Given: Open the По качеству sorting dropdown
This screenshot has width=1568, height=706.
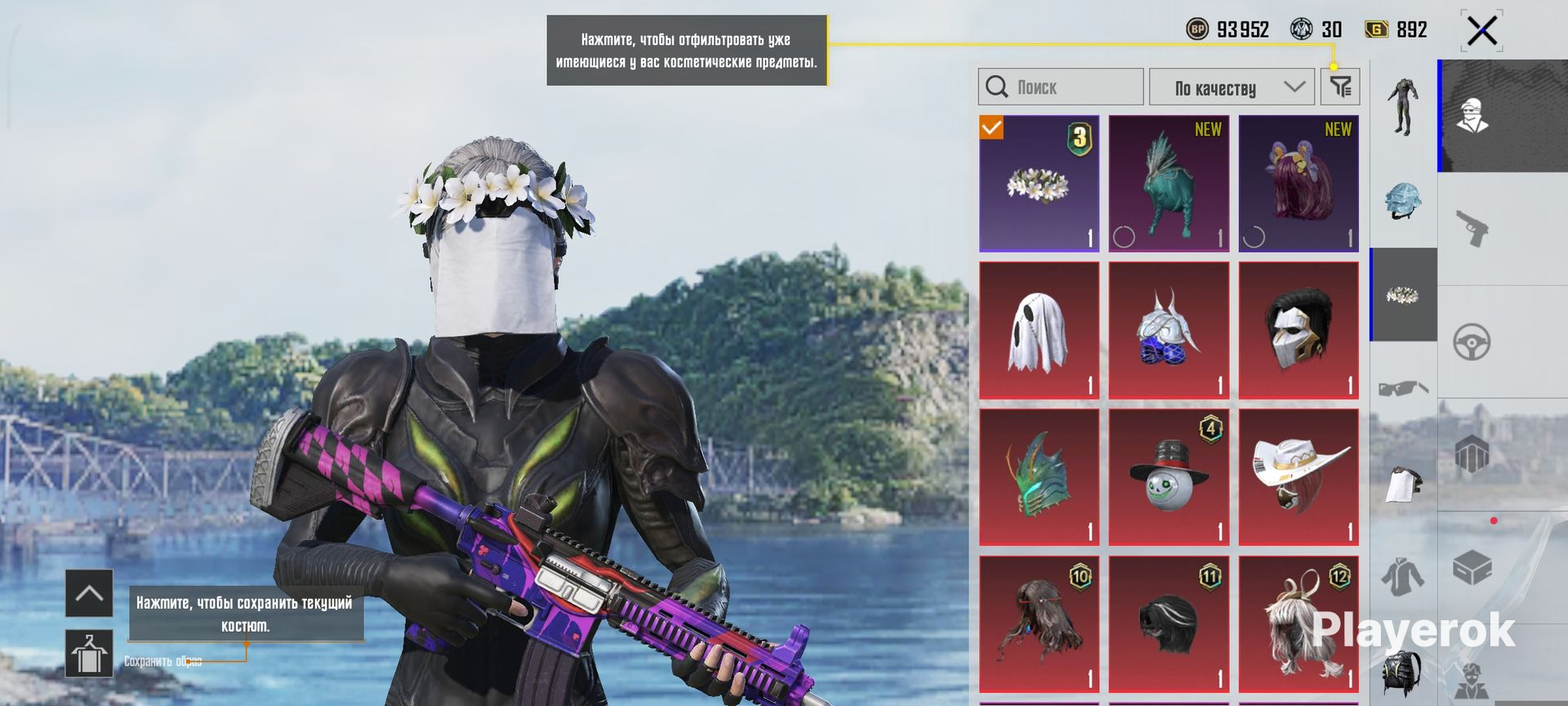Looking at the screenshot, I should click(x=1232, y=87).
